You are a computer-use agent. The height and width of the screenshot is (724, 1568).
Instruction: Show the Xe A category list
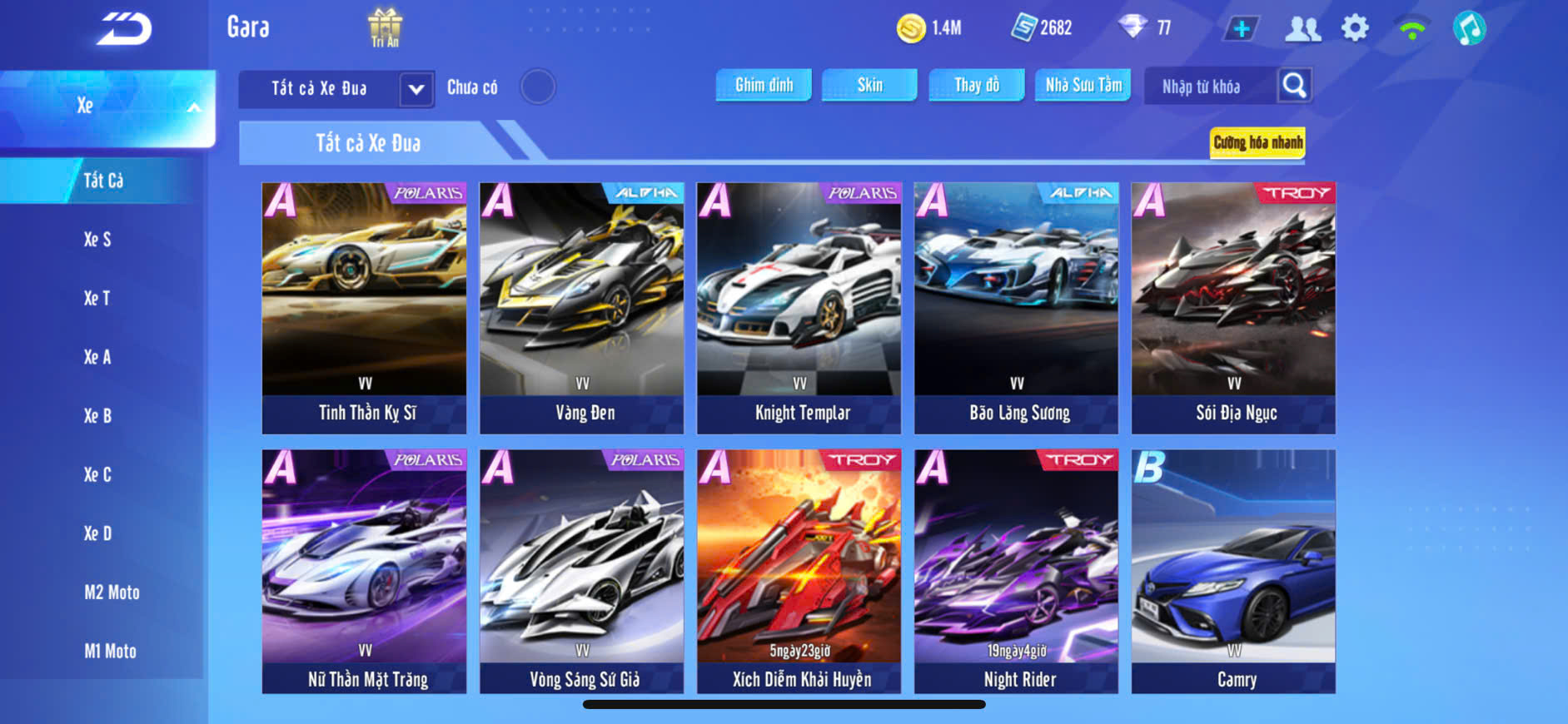point(97,357)
